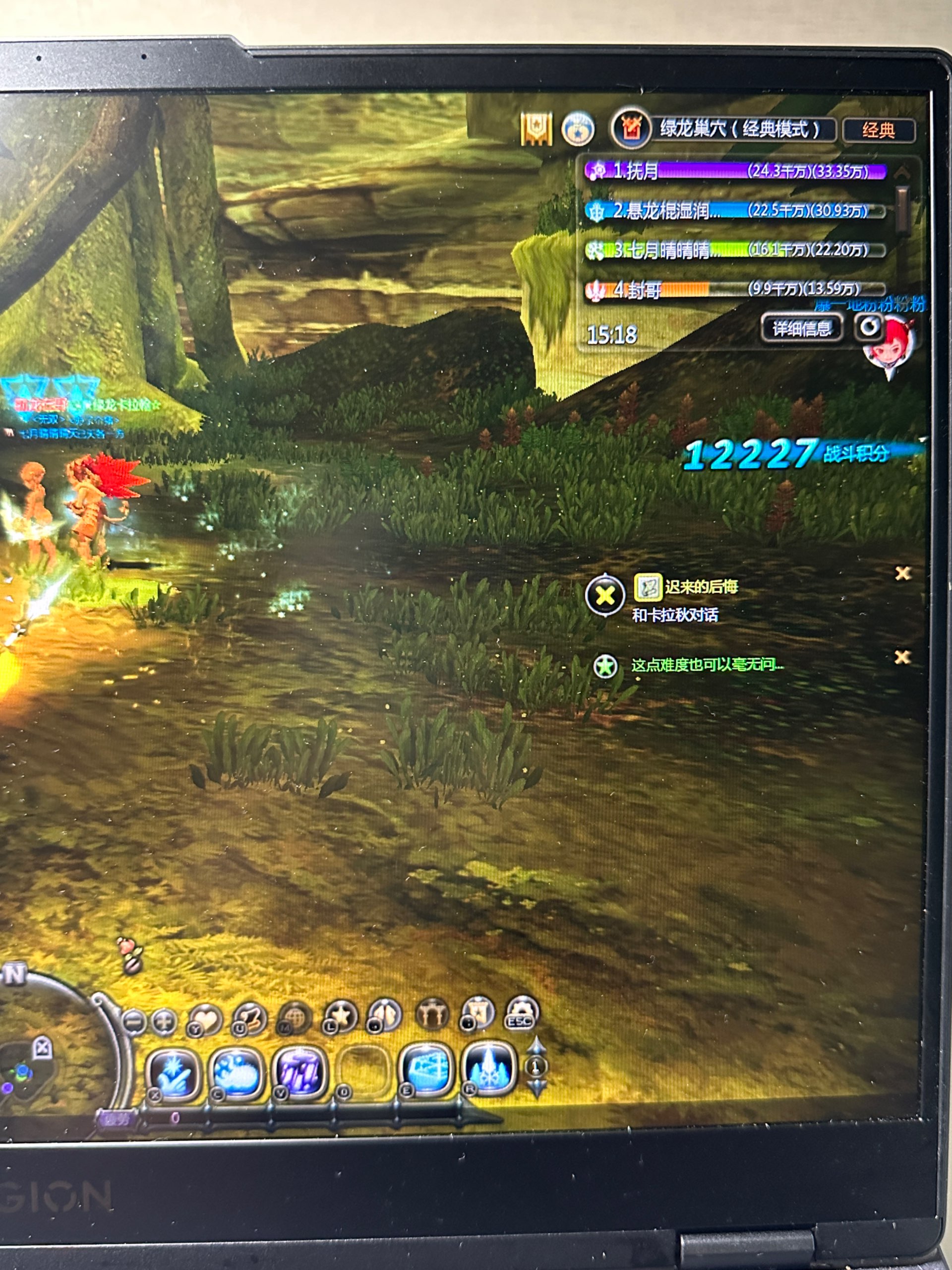
Task: Open the 绿龙巢穴 nest info icon
Action: click(631, 128)
